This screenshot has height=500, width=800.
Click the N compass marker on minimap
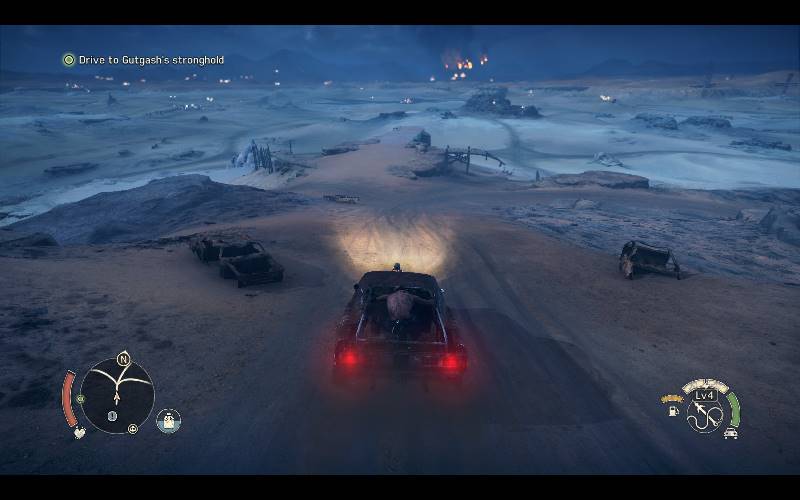click(124, 358)
